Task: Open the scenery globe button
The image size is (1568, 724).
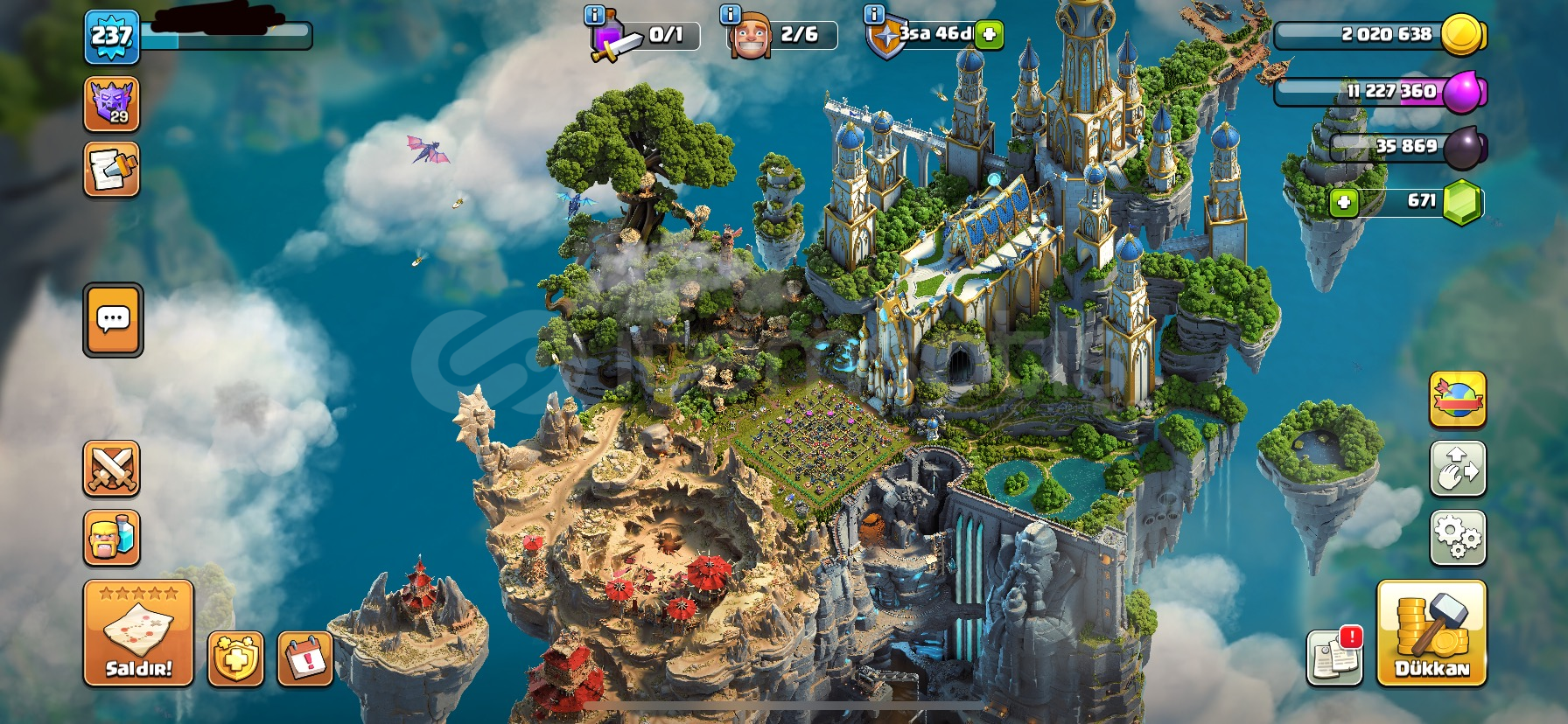Action: (1457, 400)
